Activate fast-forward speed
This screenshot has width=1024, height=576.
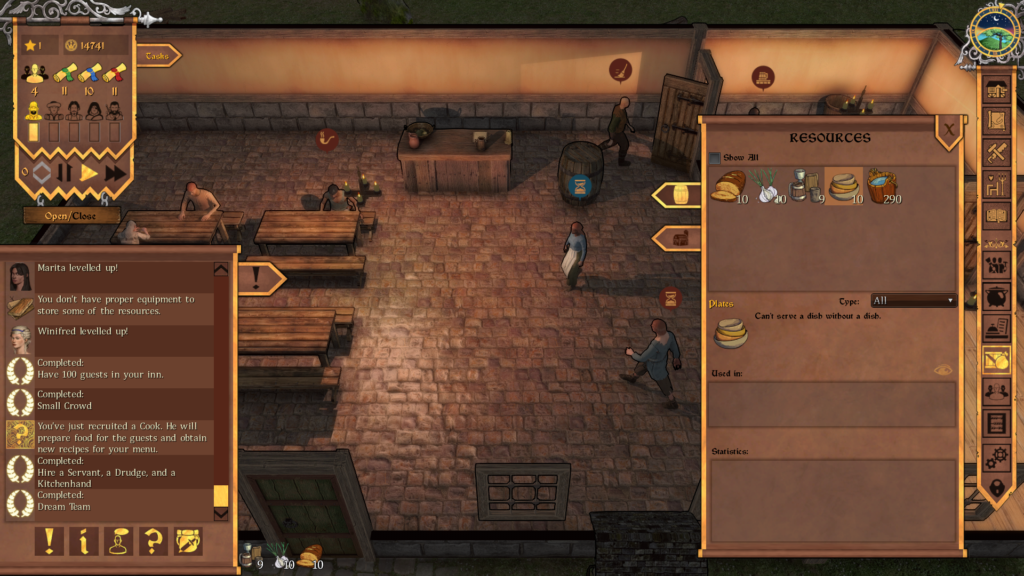[115, 172]
